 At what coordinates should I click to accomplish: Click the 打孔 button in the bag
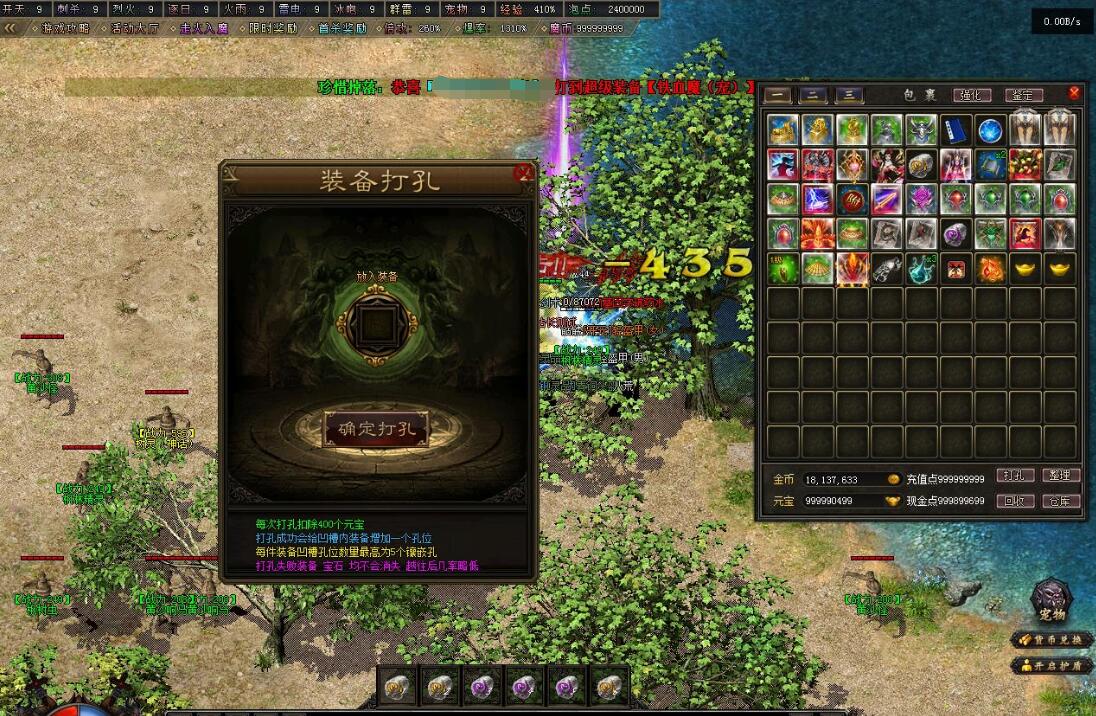[x=1014, y=476]
